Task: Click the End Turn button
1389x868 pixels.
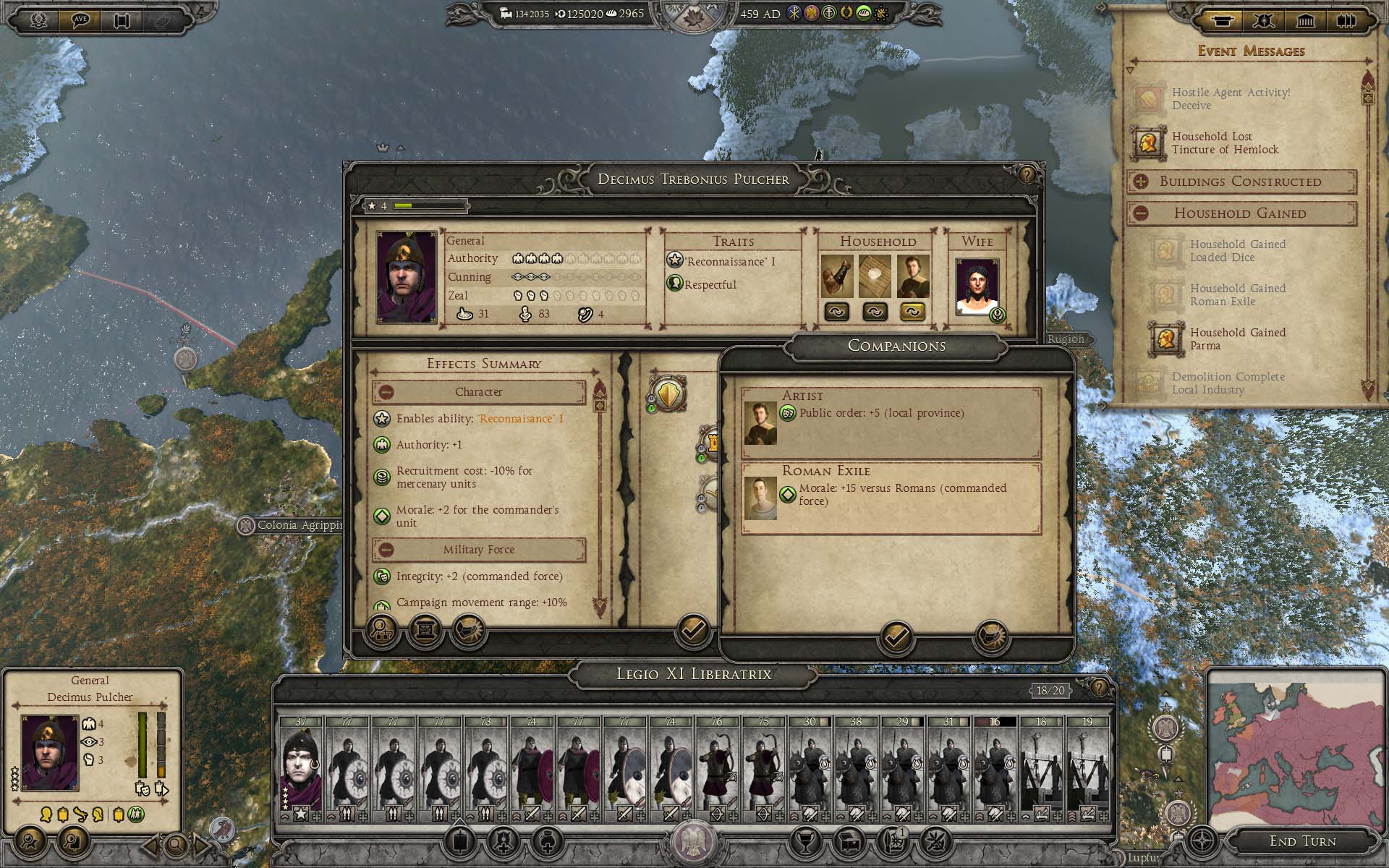Action: 1302,841
